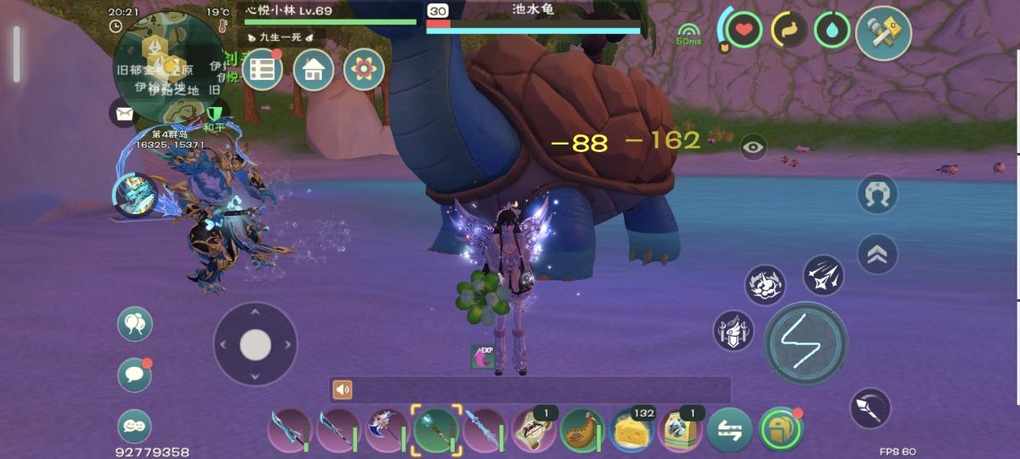Toggle the eye visibility icon
The height and width of the screenshot is (459, 1020).
click(x=754, y=147)
